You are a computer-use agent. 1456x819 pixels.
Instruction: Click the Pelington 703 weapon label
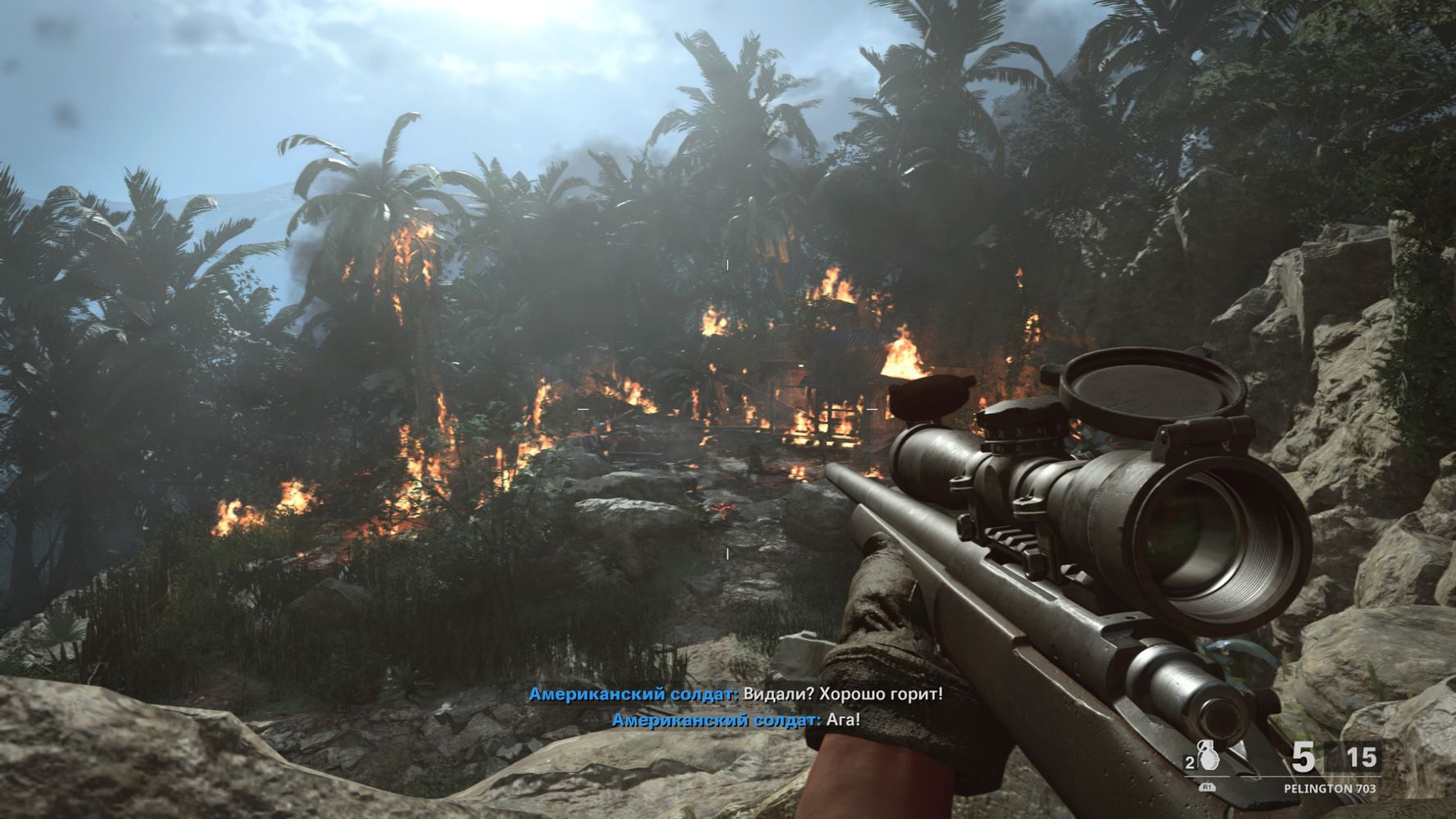click(1329, 789)
